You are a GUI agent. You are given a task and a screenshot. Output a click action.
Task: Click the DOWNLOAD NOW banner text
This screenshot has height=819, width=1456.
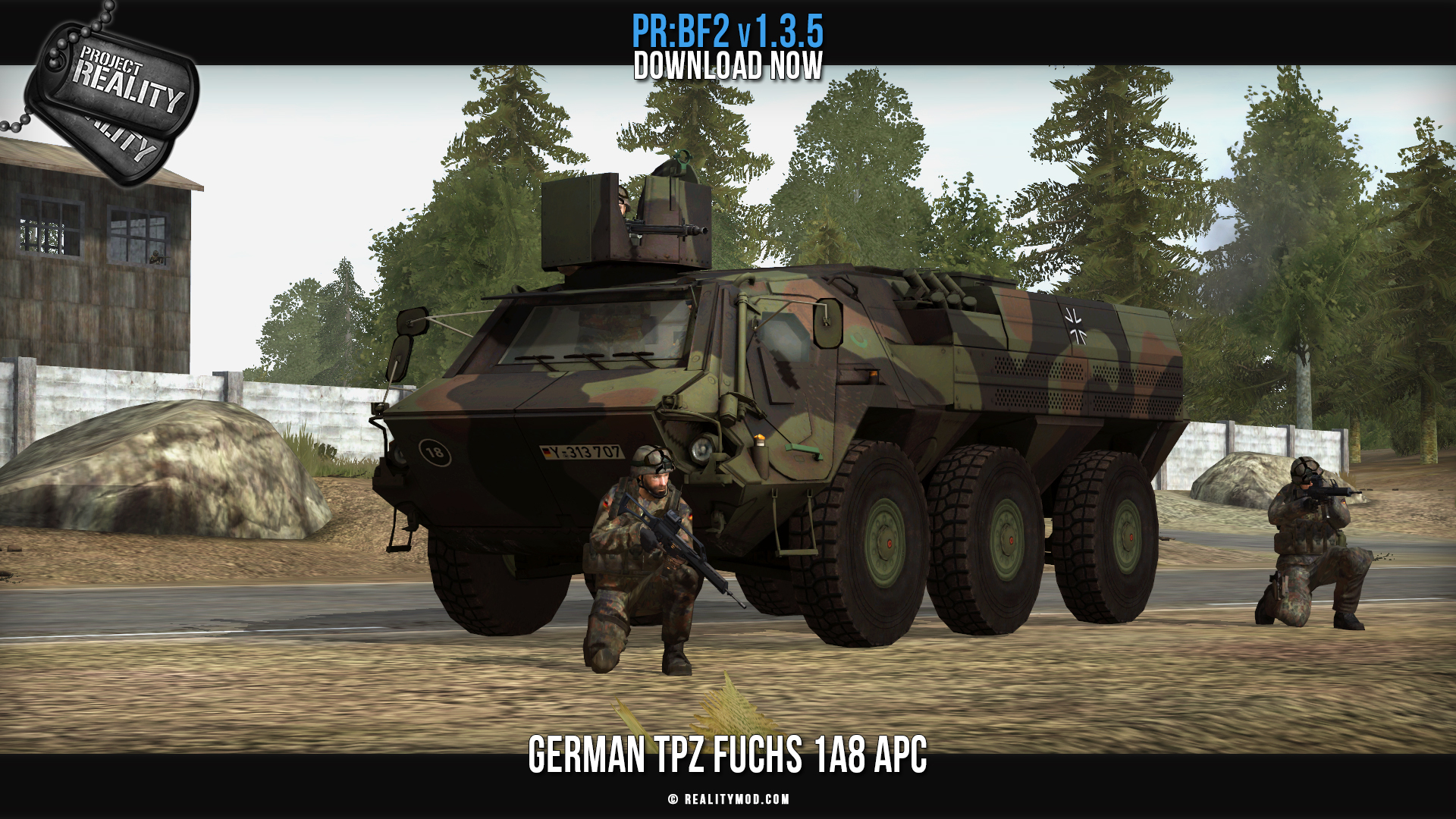728,66
